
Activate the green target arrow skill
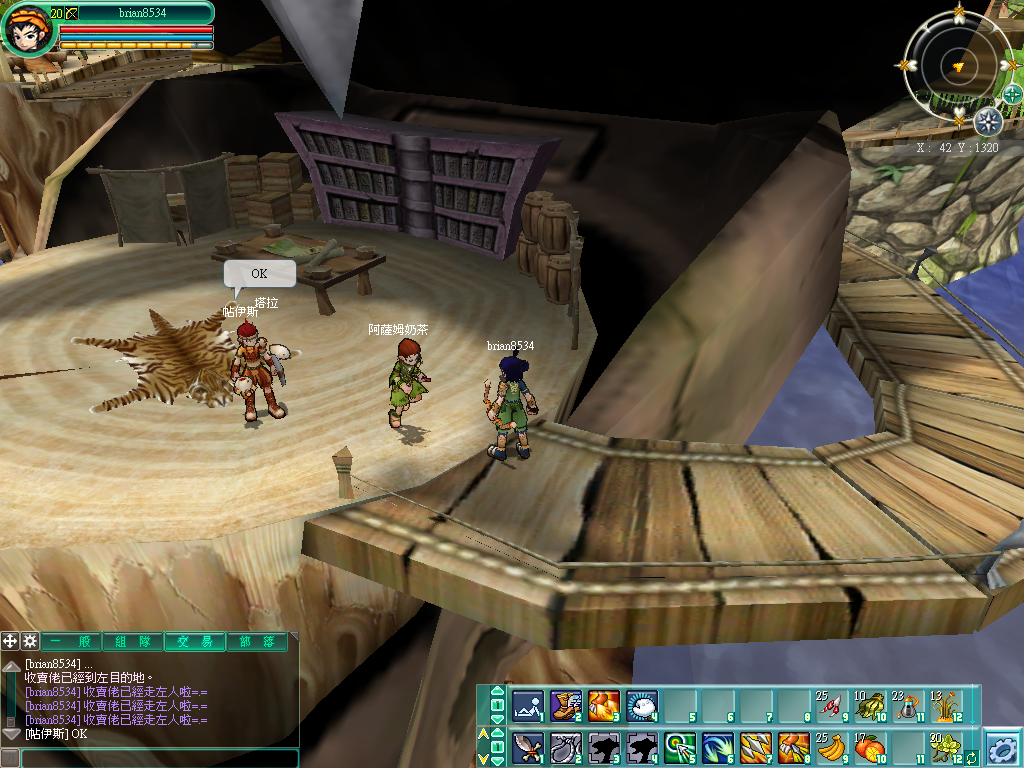[679, 747]
